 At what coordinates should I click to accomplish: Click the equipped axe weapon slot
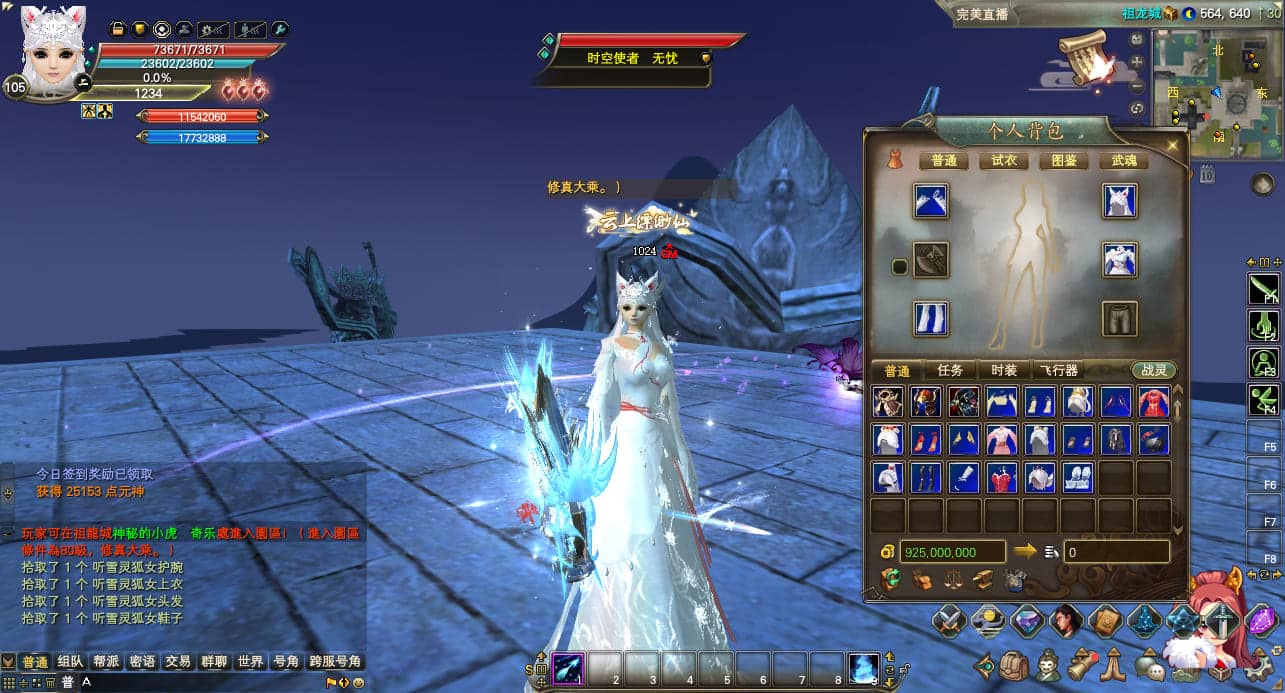pos(931,260)
